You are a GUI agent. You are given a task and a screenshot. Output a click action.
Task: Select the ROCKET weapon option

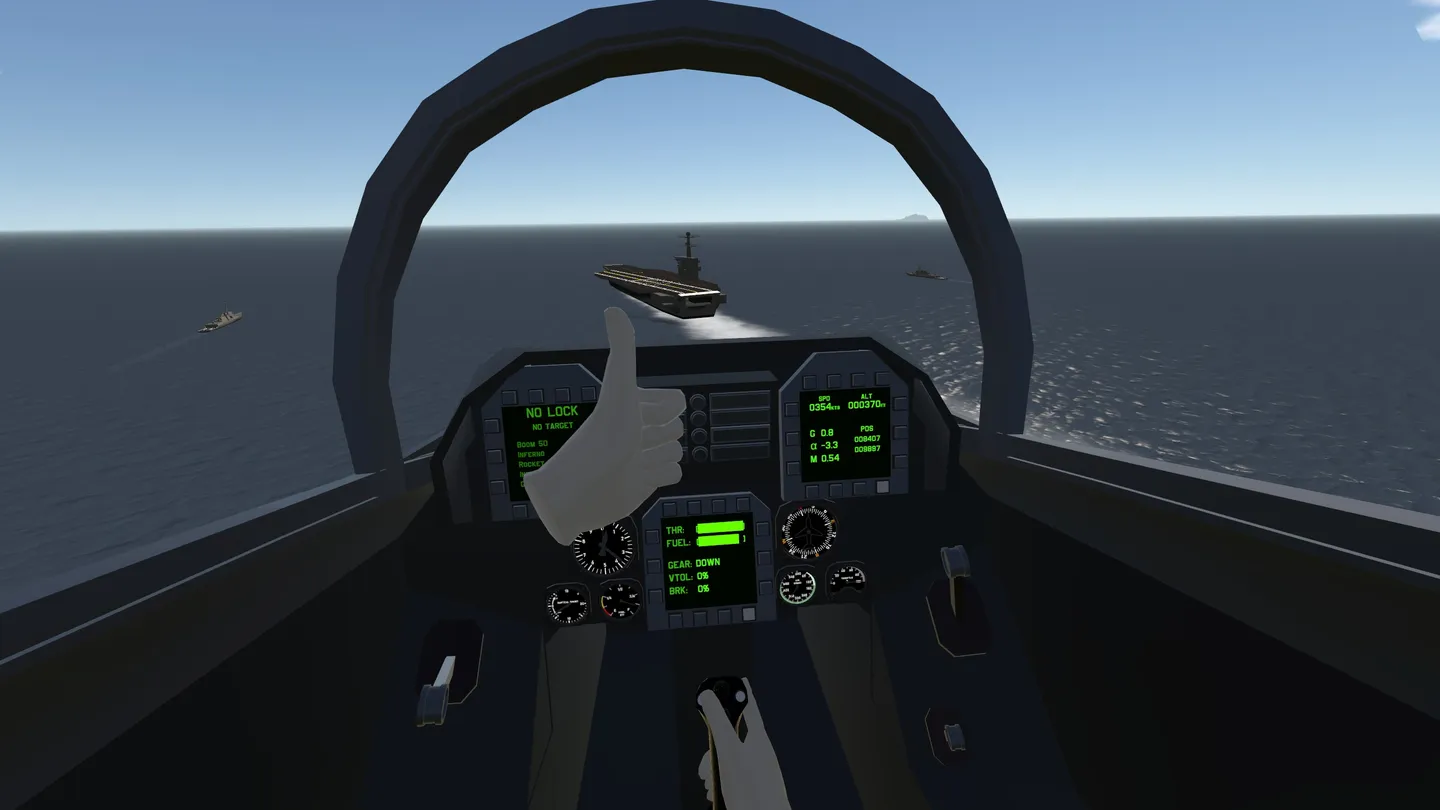click(530, 464)
